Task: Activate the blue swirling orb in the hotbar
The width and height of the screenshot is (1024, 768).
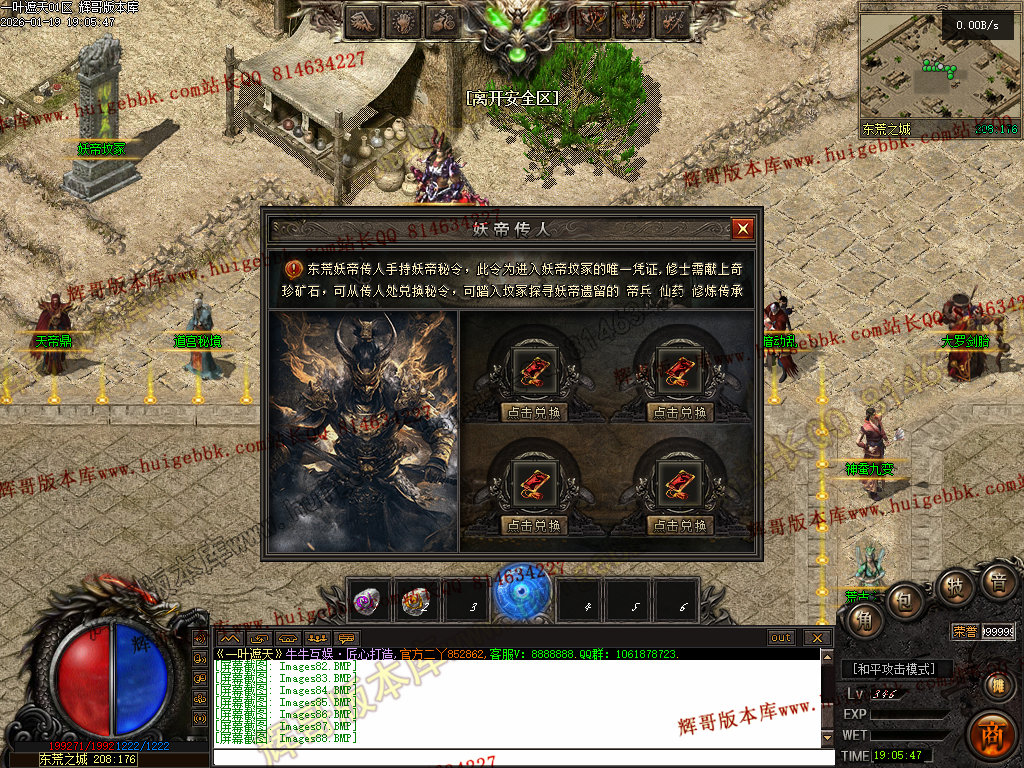Action: (x=525, y=597)
